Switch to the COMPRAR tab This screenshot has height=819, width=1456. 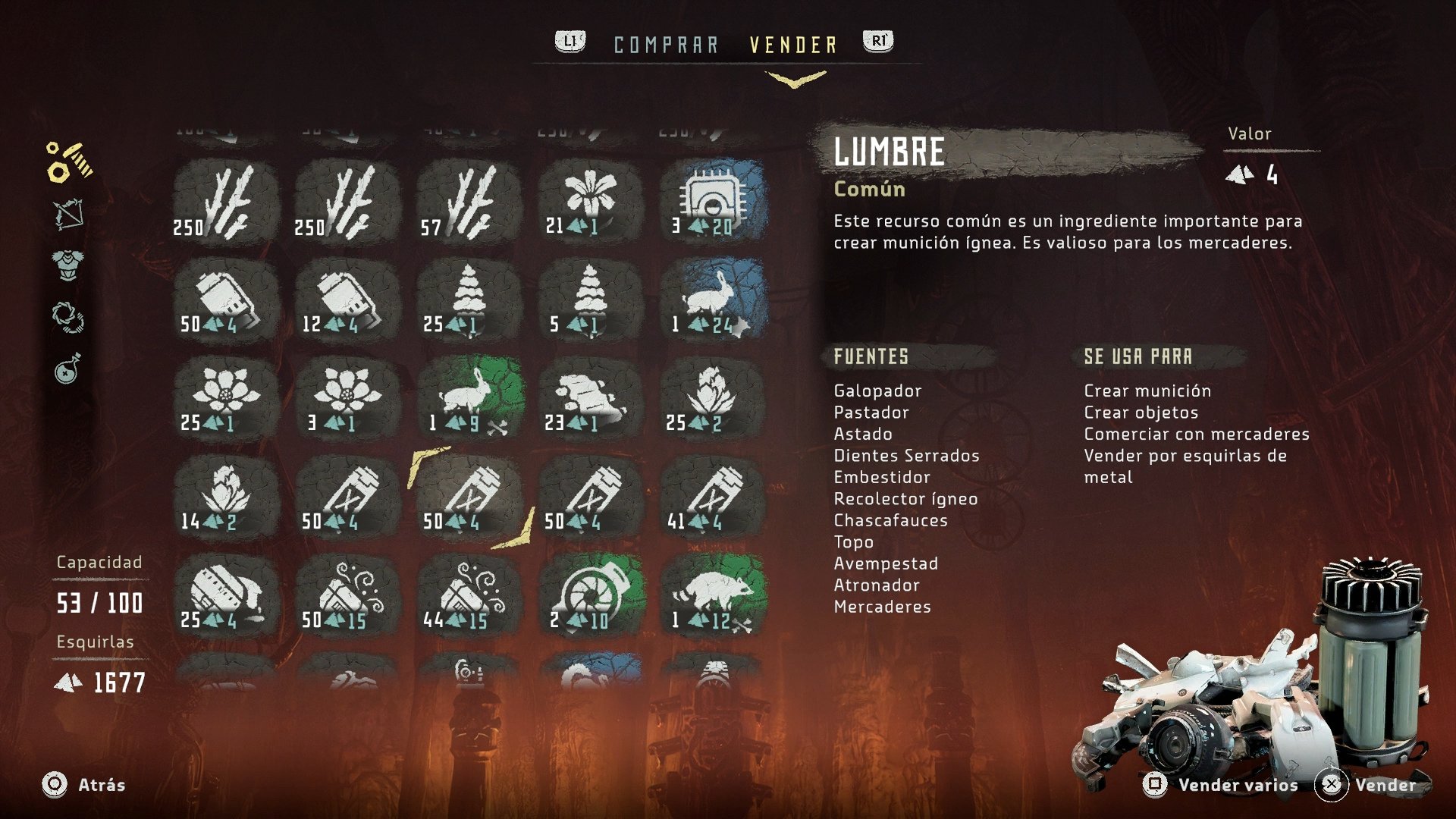(x=666, y=43)
